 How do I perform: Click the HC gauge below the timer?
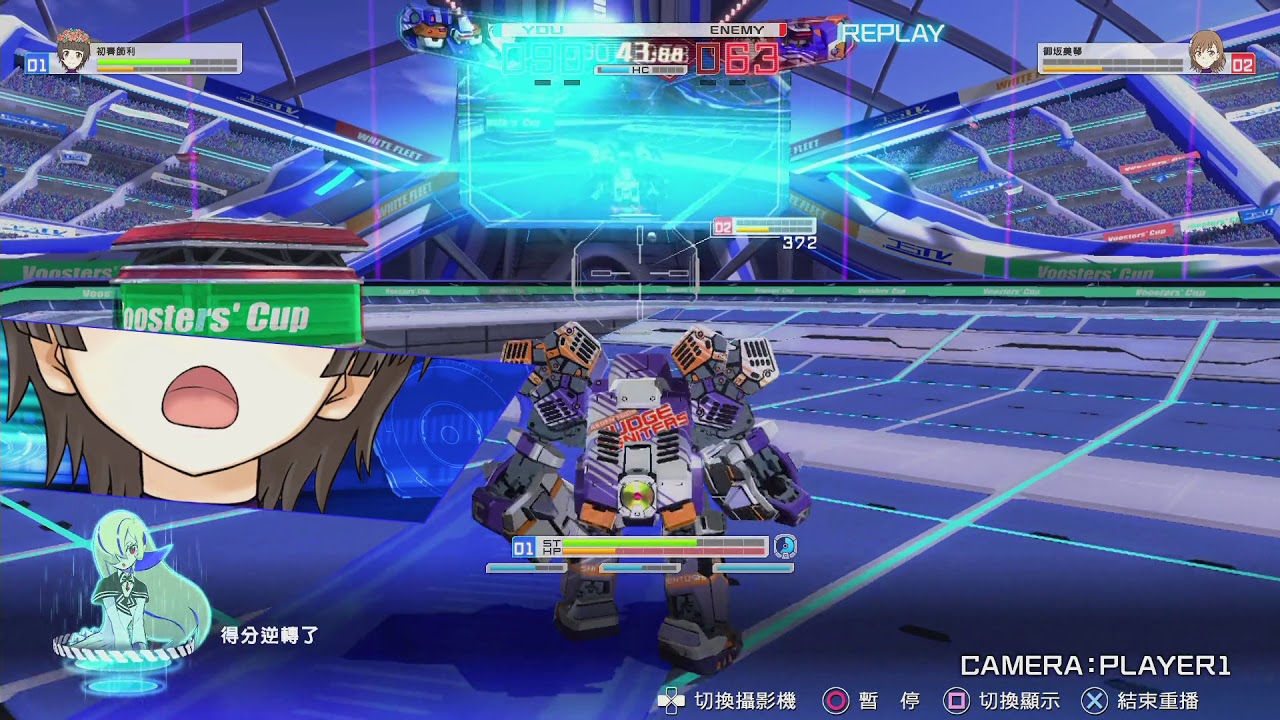click(640, 70)
